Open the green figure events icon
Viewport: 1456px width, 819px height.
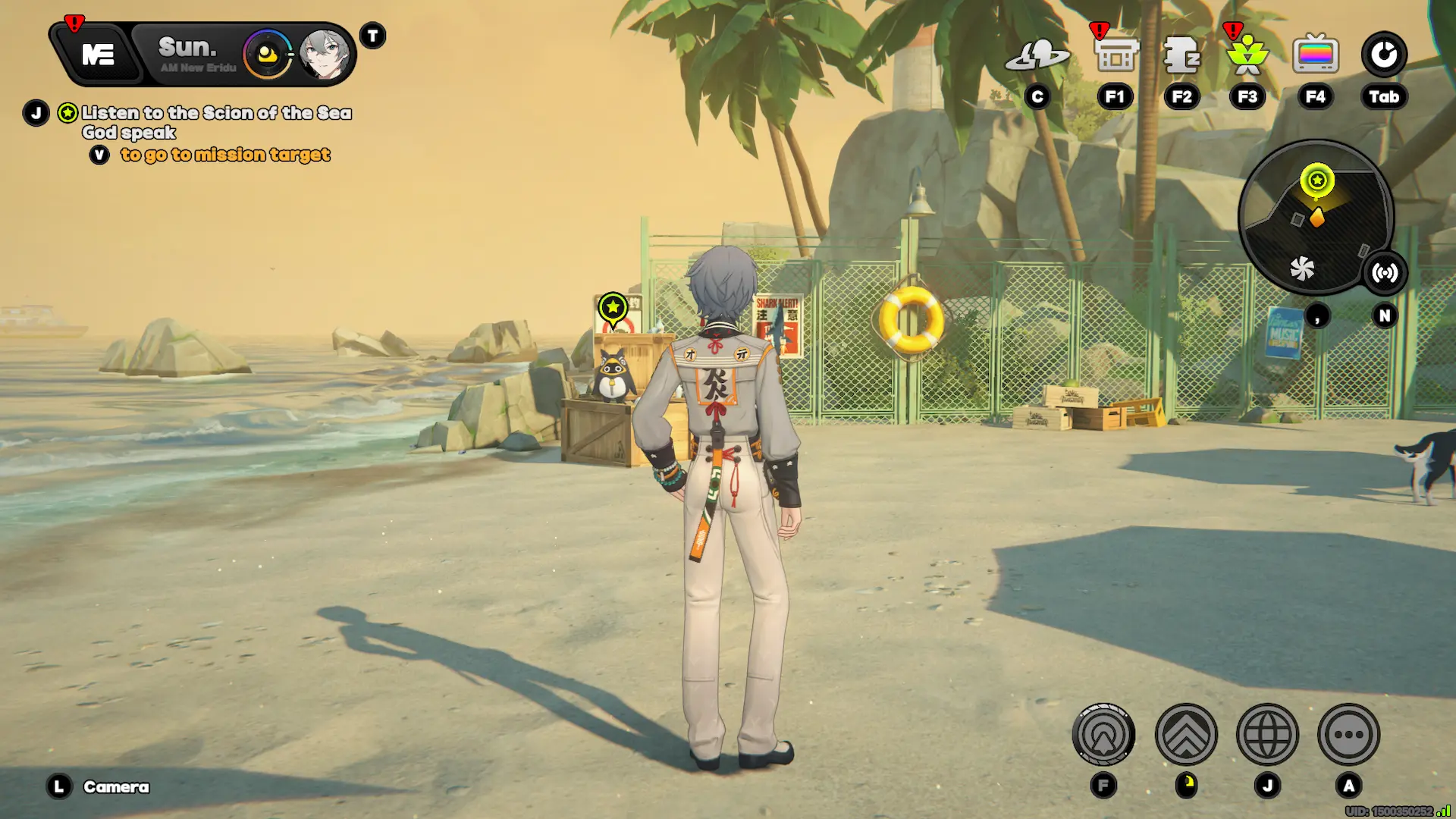click(x=1247, y=55)
